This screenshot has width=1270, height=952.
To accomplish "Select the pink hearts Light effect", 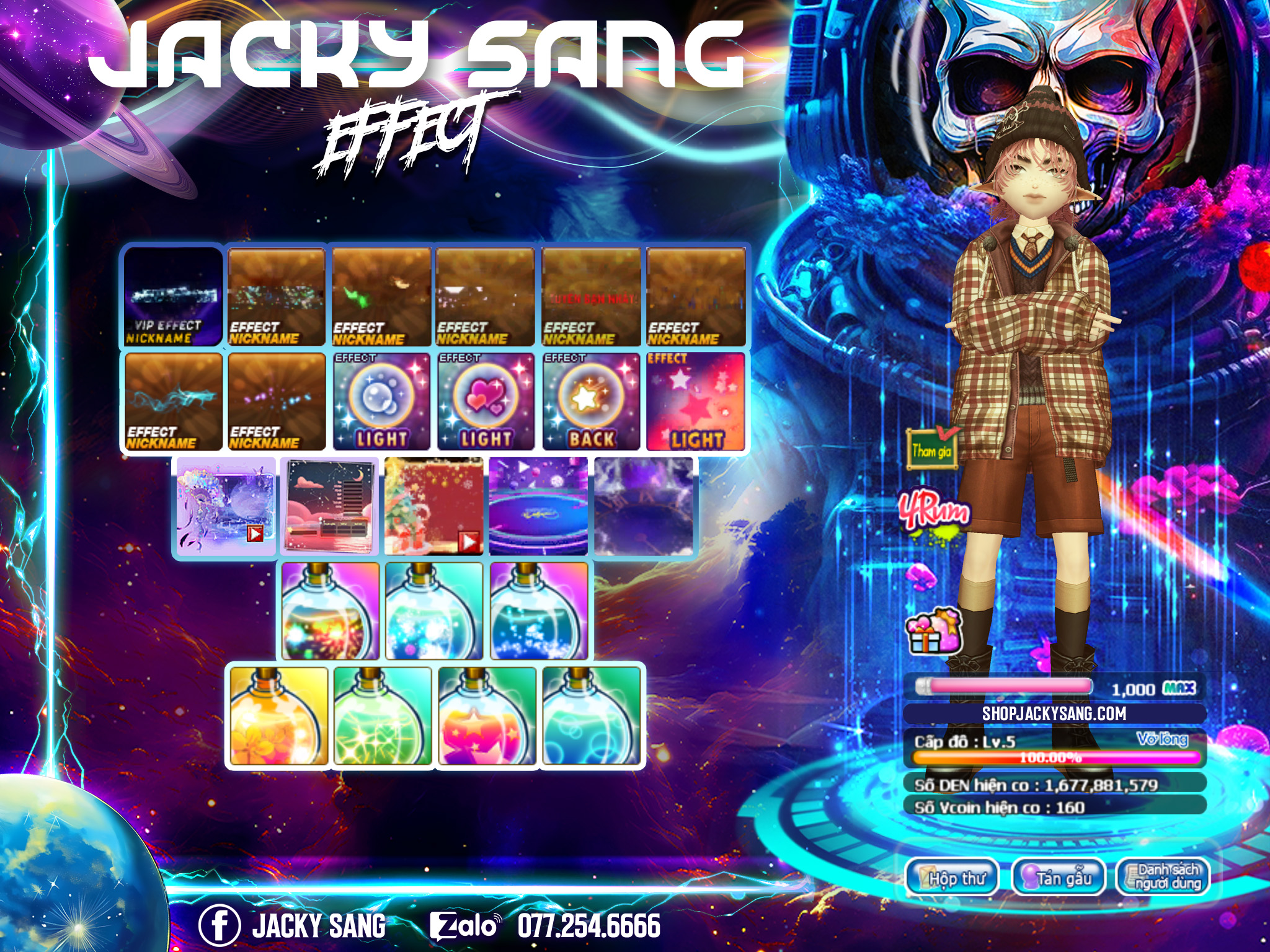I will [486, 402].
